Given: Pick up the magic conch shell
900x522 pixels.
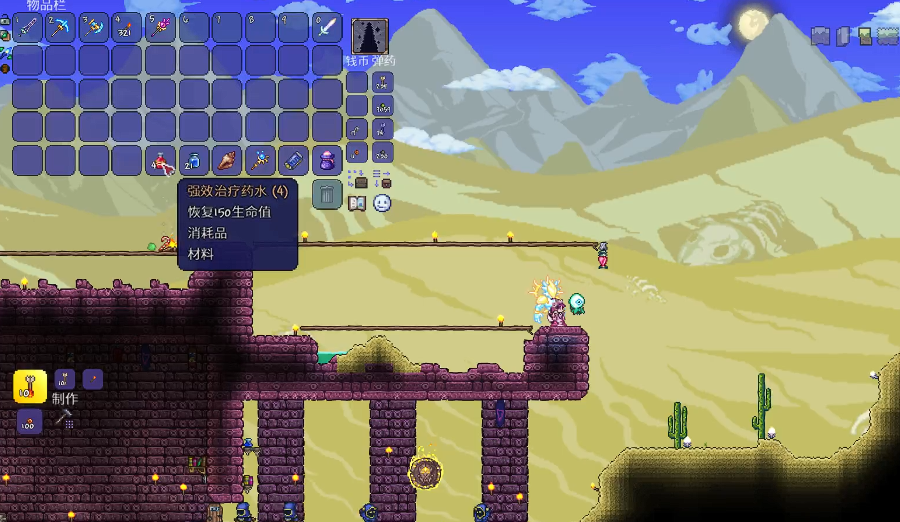Looking at the screenshot, I should click(227, 160).
